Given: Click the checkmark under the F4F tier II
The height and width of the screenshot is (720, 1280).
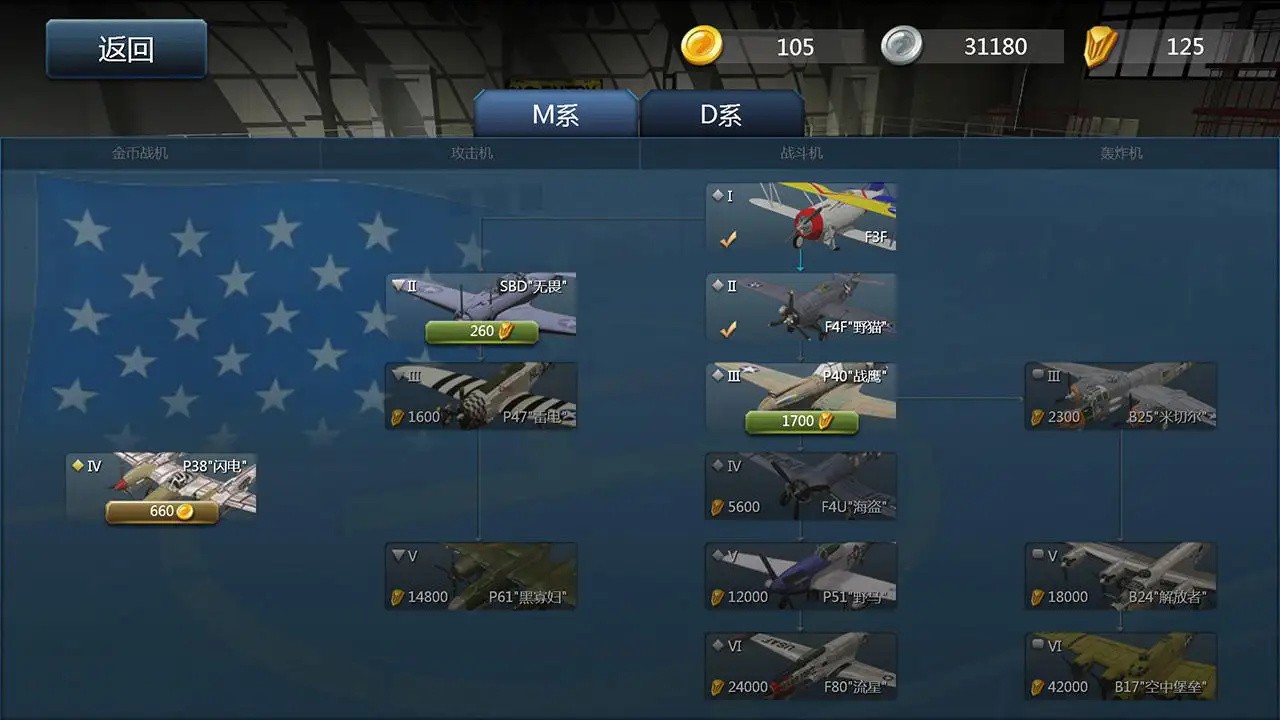Looking at the screenshot, I should 727,327.
